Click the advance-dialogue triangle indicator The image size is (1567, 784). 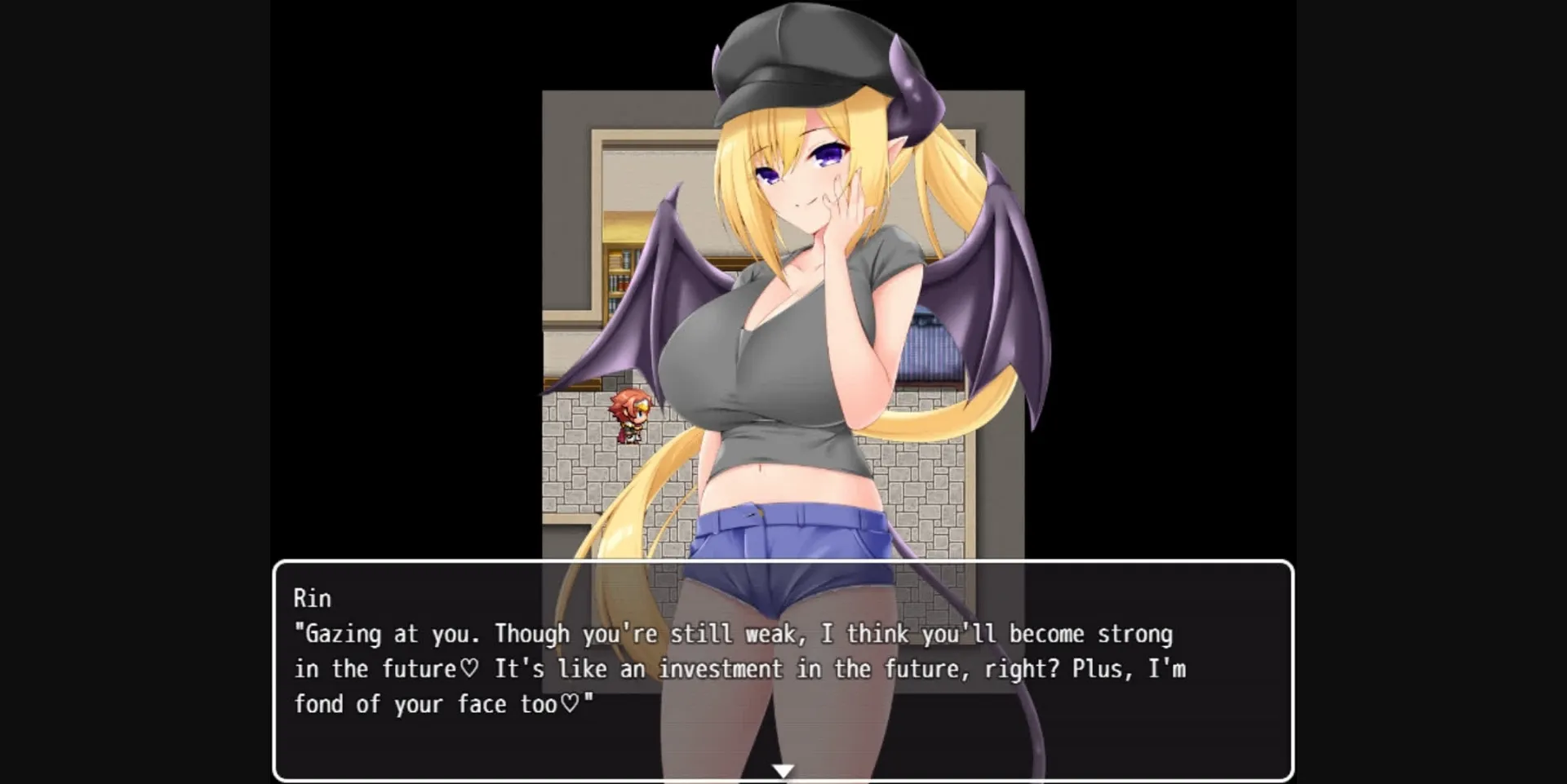[x=783, y=768]
